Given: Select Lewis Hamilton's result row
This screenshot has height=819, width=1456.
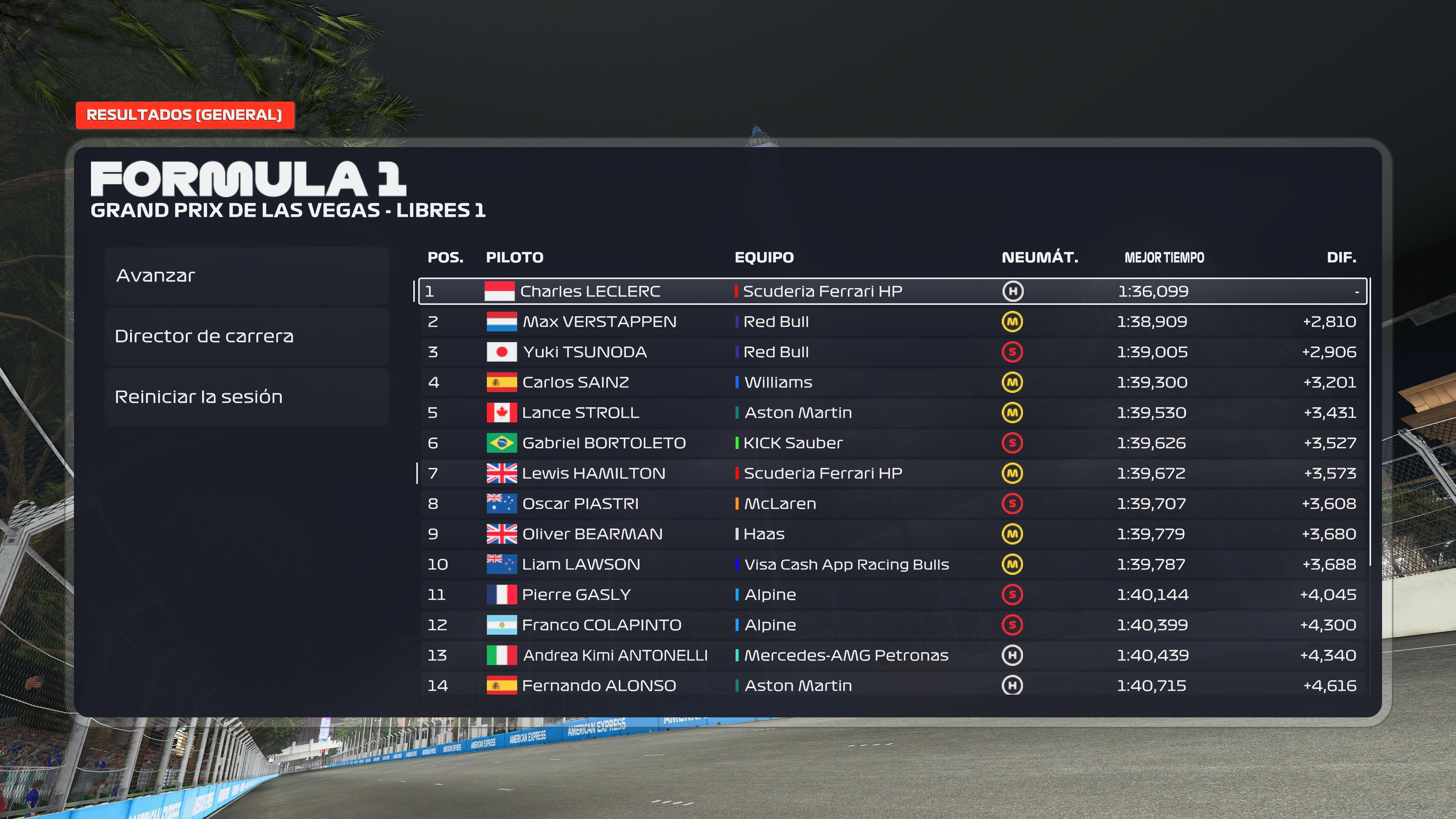Looking at the screenshot, I should [892, 474].
